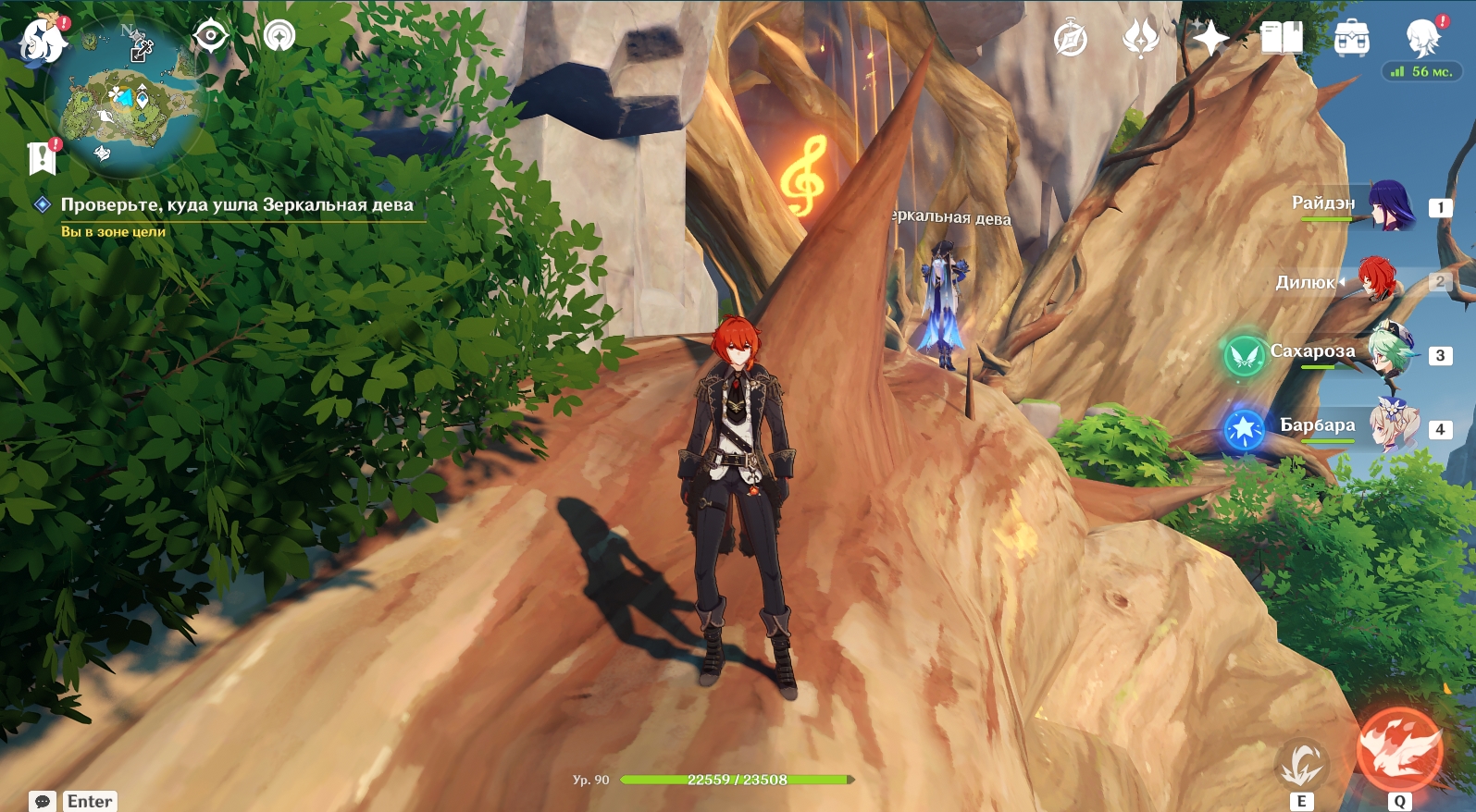1476x812 pixels.
Task: Open the winged battle pass icon
Action: (1140, 39)
